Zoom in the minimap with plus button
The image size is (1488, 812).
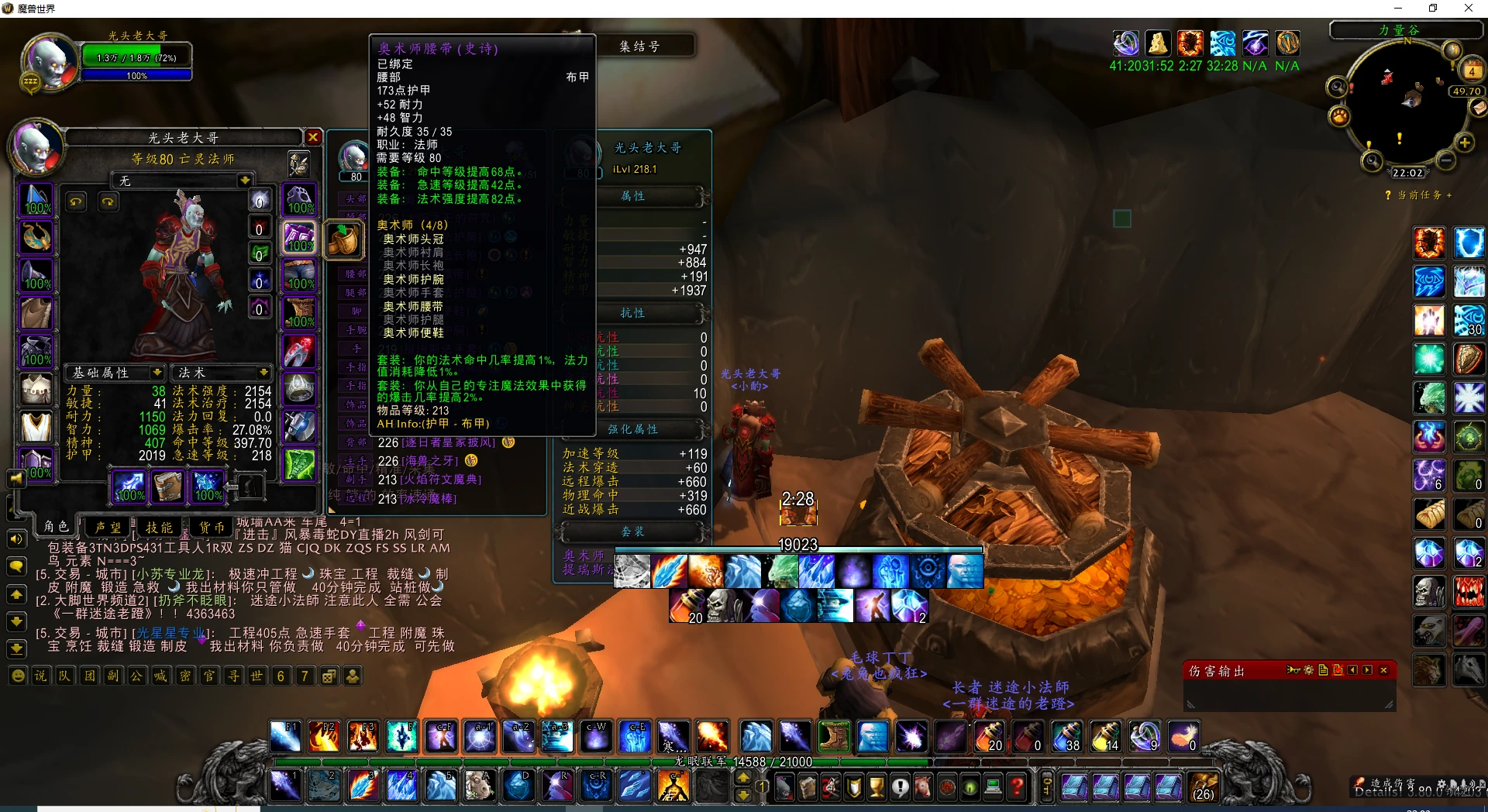click(x=1464, y=143)
